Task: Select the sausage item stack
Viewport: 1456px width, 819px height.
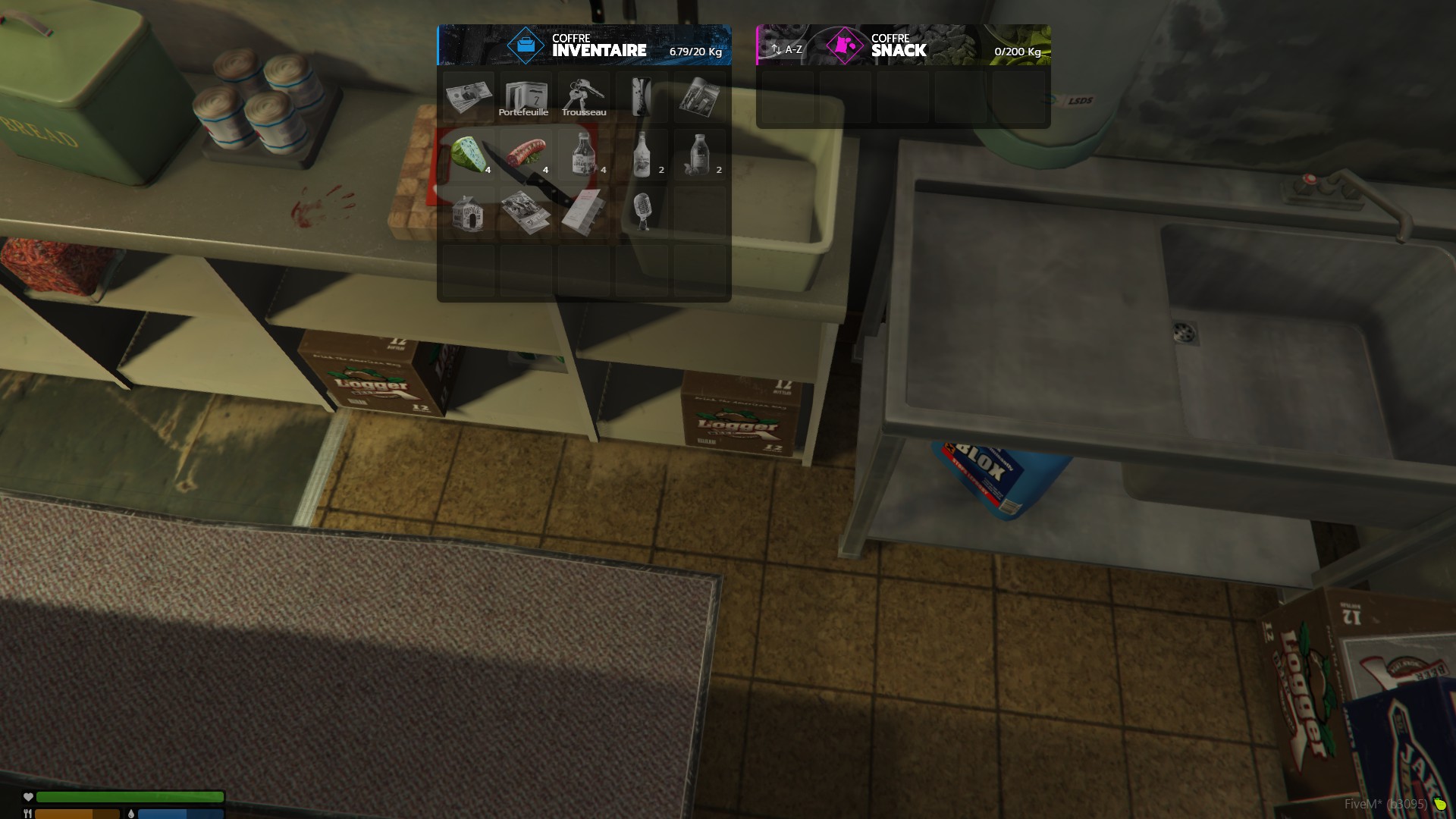Action: 526,155
